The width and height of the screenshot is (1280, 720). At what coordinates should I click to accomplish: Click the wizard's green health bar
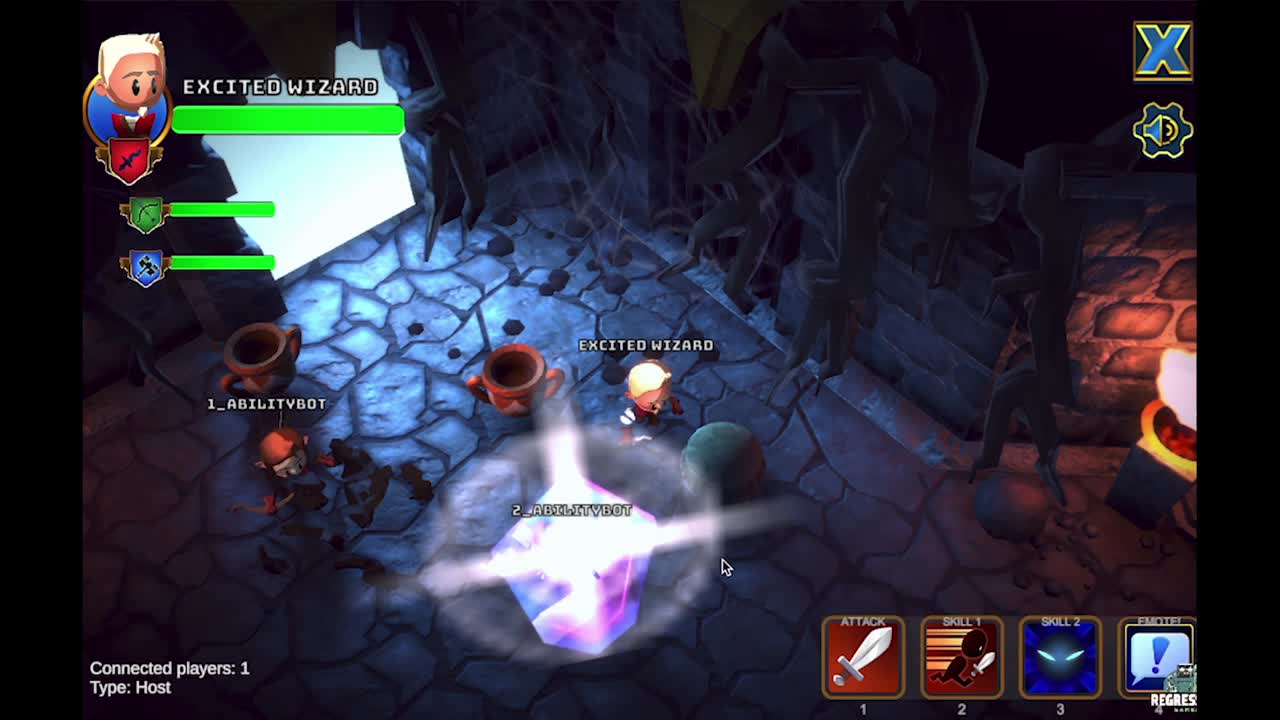click(x=287, y=120)
